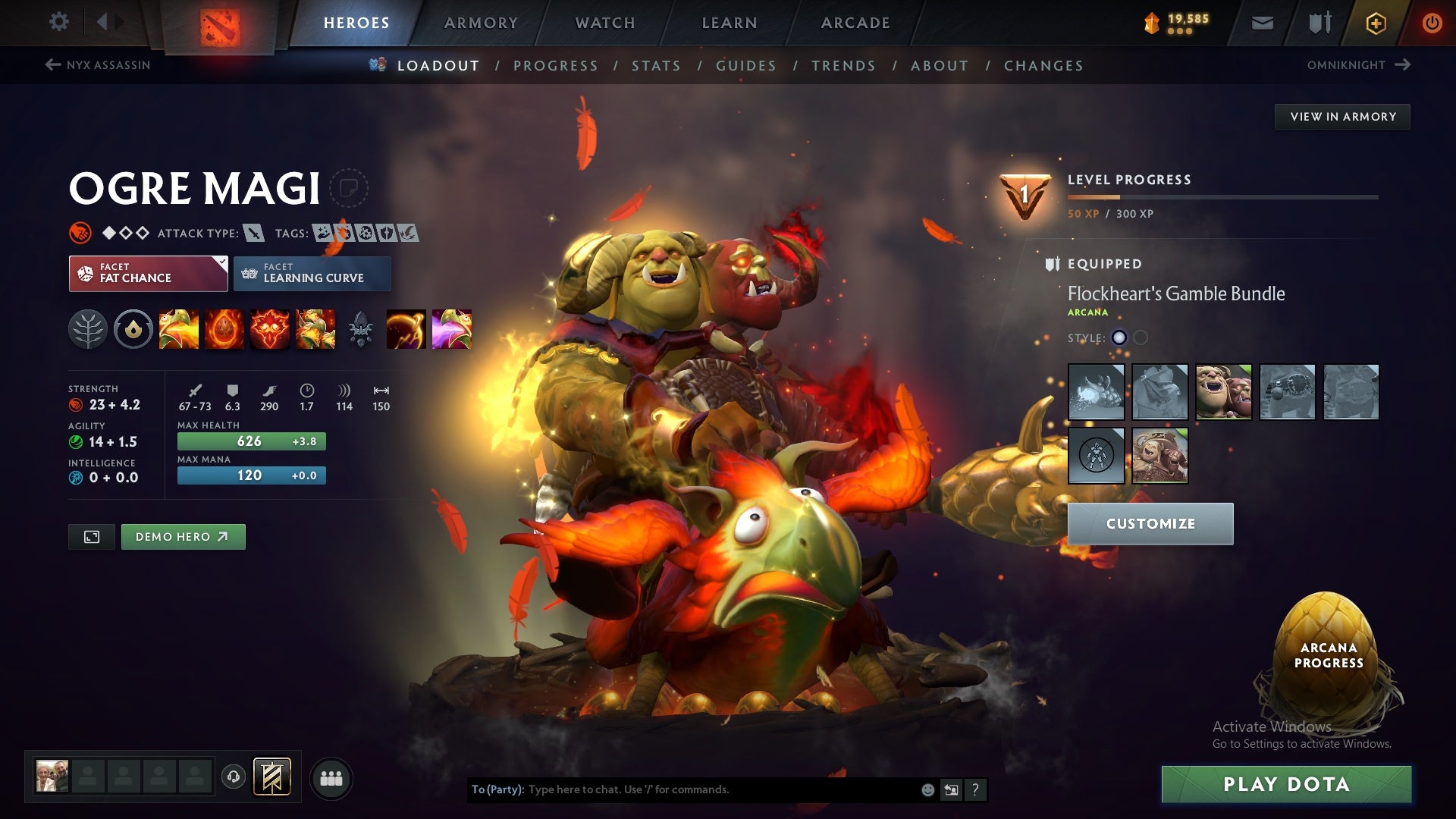The image size is (1456, 819).
Task: Click the CUSTOMIZE button
Action: (1150, 523)
